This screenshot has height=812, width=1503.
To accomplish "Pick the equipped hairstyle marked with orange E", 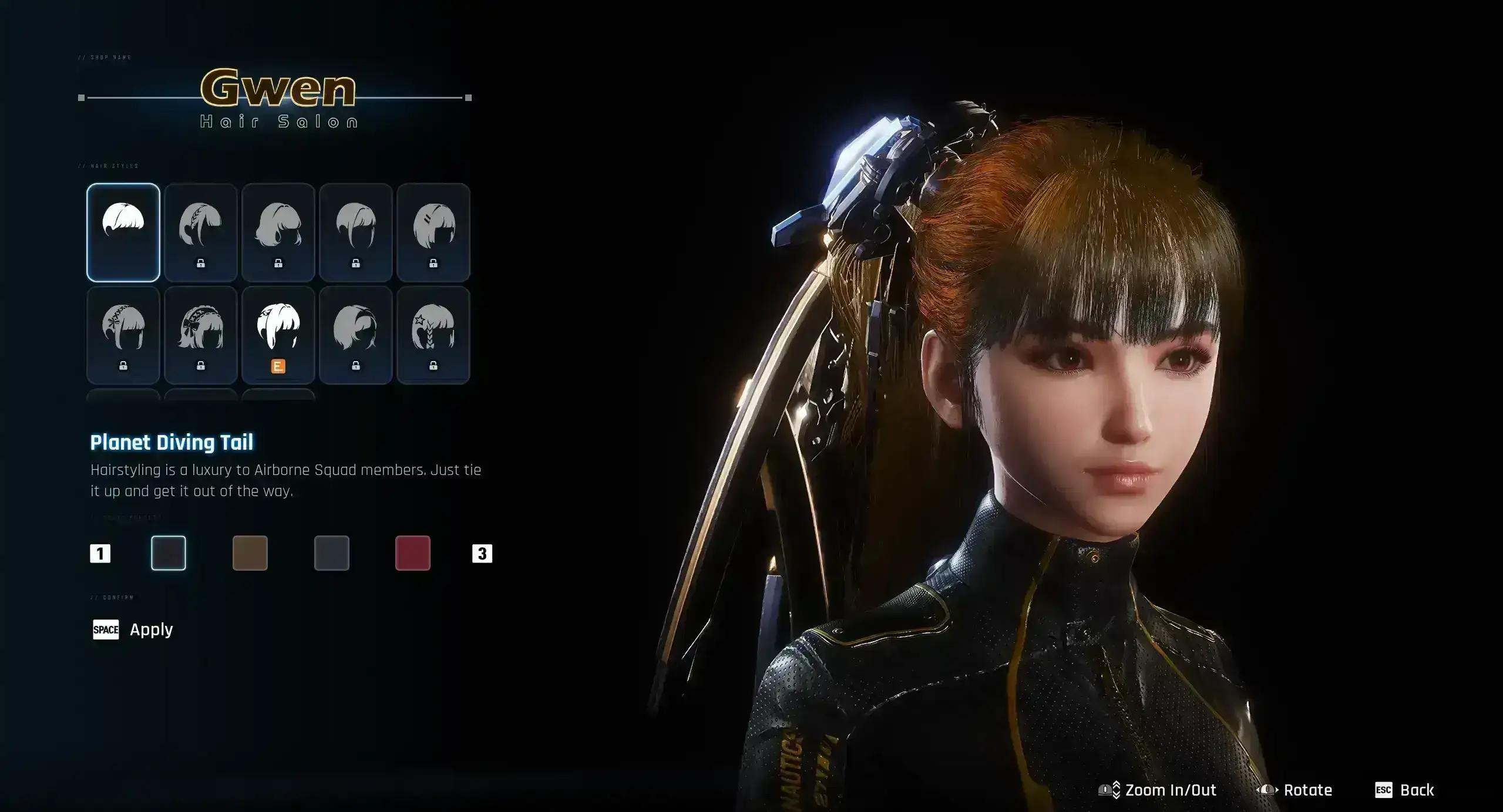I will 278,335.
